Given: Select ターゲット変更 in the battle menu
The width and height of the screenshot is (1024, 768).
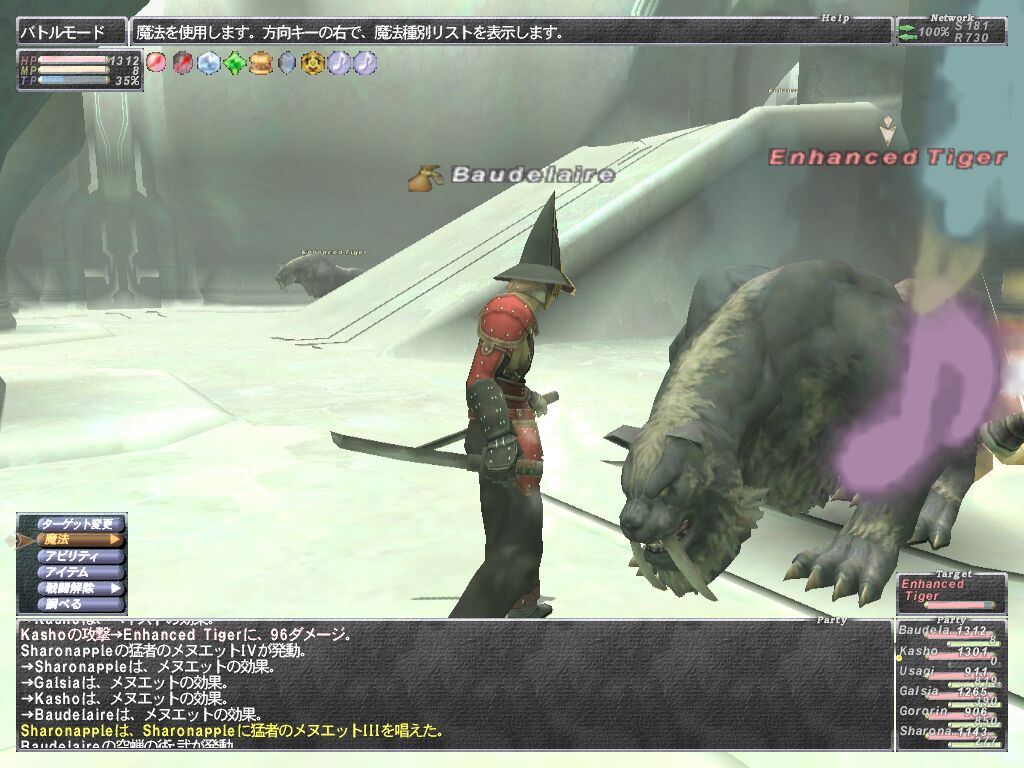Looking at the screenshot, I should pos(79,524).
